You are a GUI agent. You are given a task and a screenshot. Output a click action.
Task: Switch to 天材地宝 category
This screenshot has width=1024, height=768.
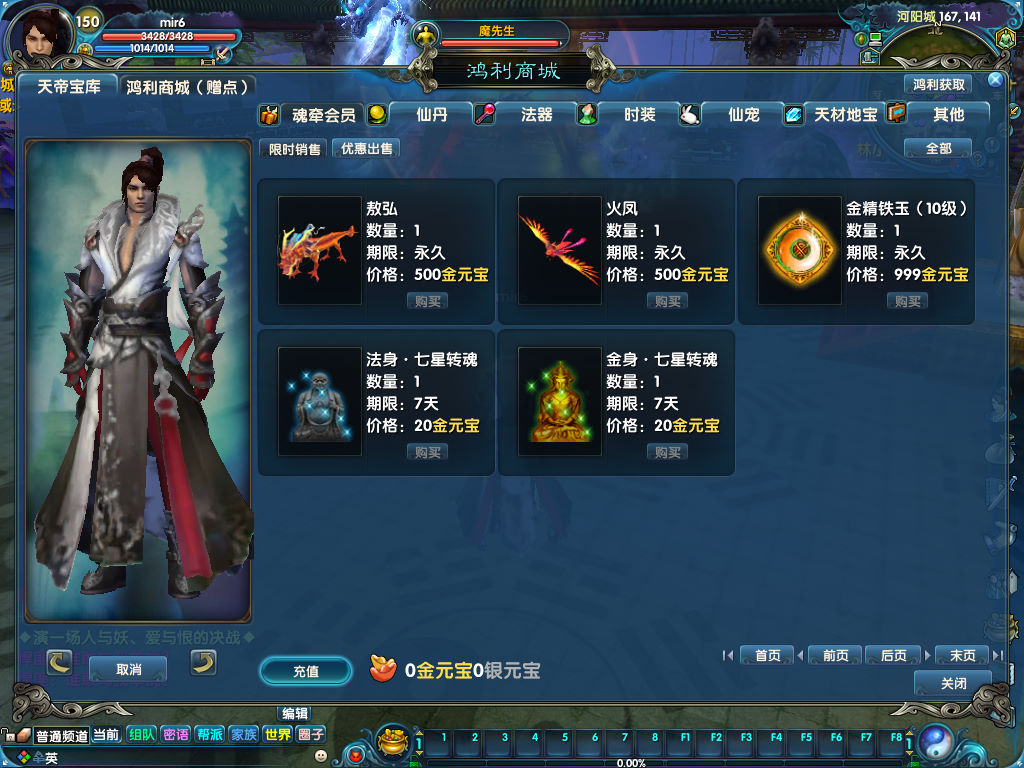[845, 115]
